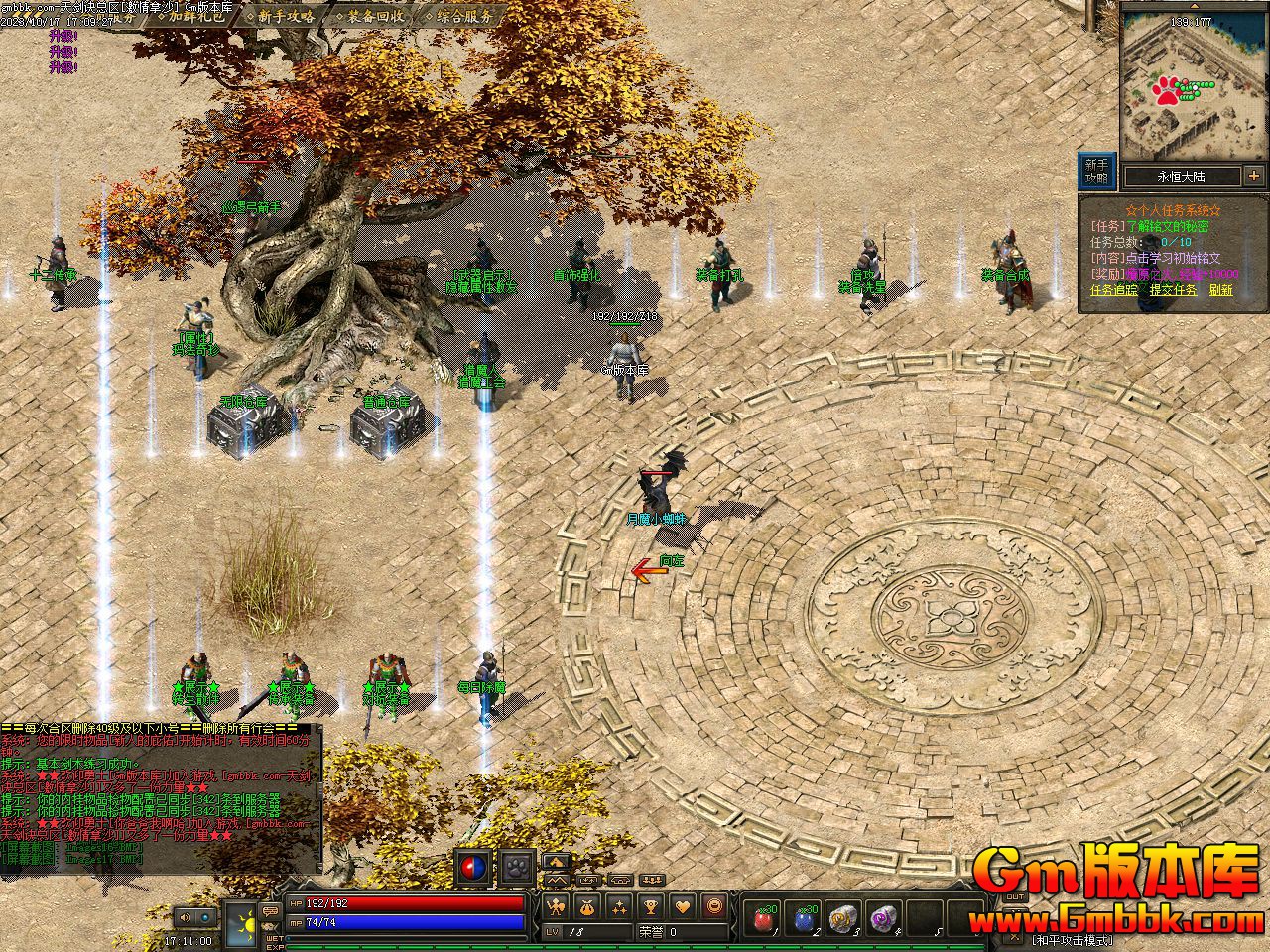Use the blue potion in slot 2
Image resolution: width=1270 pixels, height=952 pixels.
click(x=803, y=919)
